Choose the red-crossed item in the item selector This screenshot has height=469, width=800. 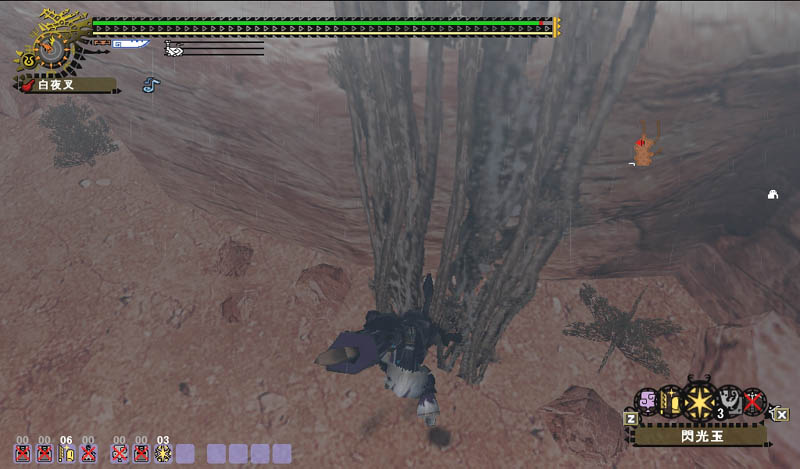click(753, 404)
